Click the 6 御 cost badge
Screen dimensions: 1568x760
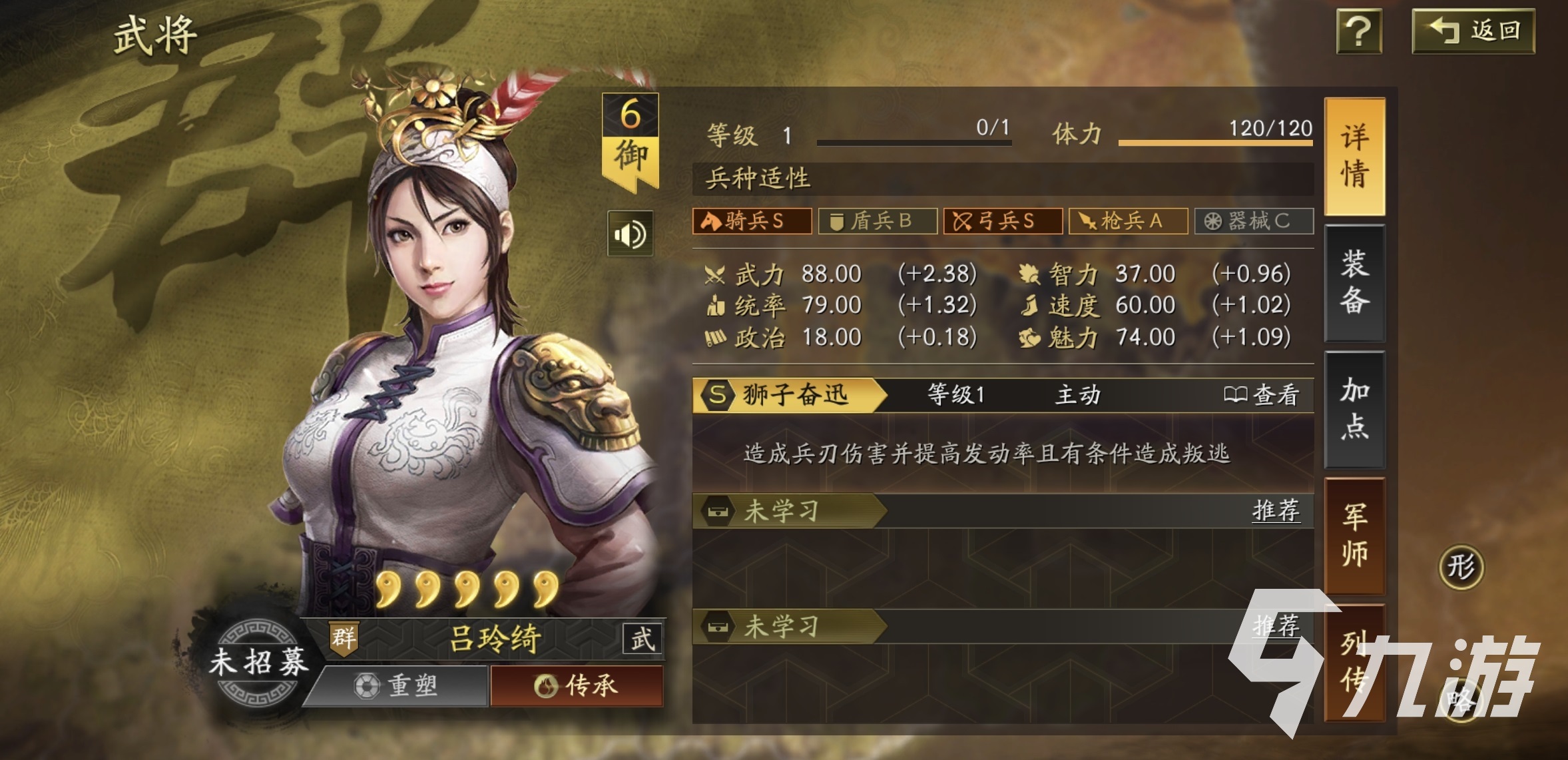[630, 141]
